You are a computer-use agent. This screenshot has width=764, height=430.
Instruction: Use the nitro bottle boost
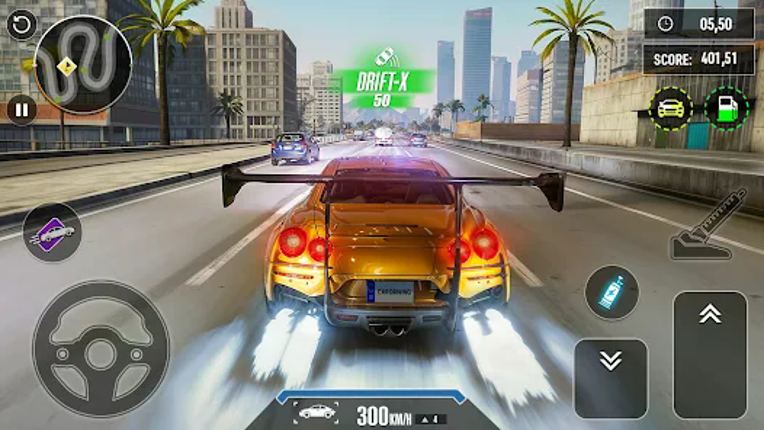(611, 292)
